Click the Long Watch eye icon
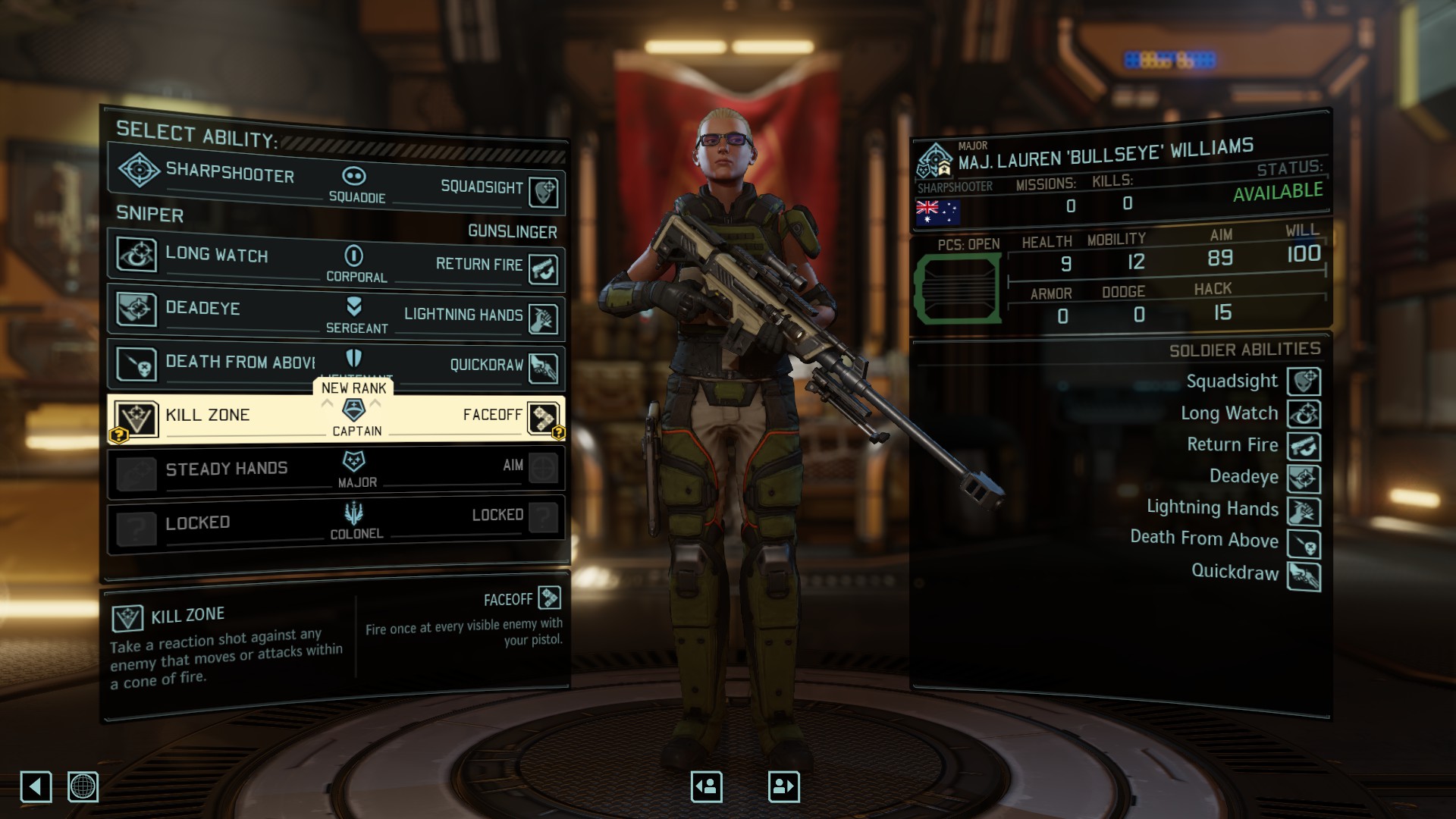The height and width of the screenshot is (819, 1456). (x=136, y=256)
